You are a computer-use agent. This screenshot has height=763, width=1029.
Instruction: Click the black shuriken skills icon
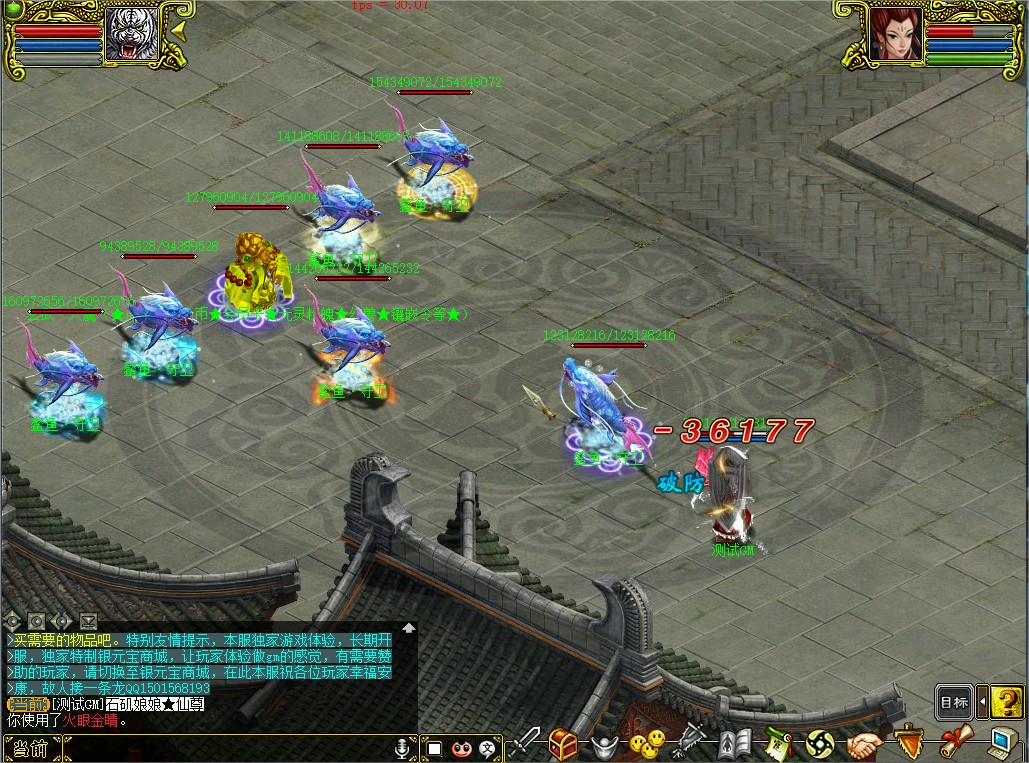(x=820, y=744)
